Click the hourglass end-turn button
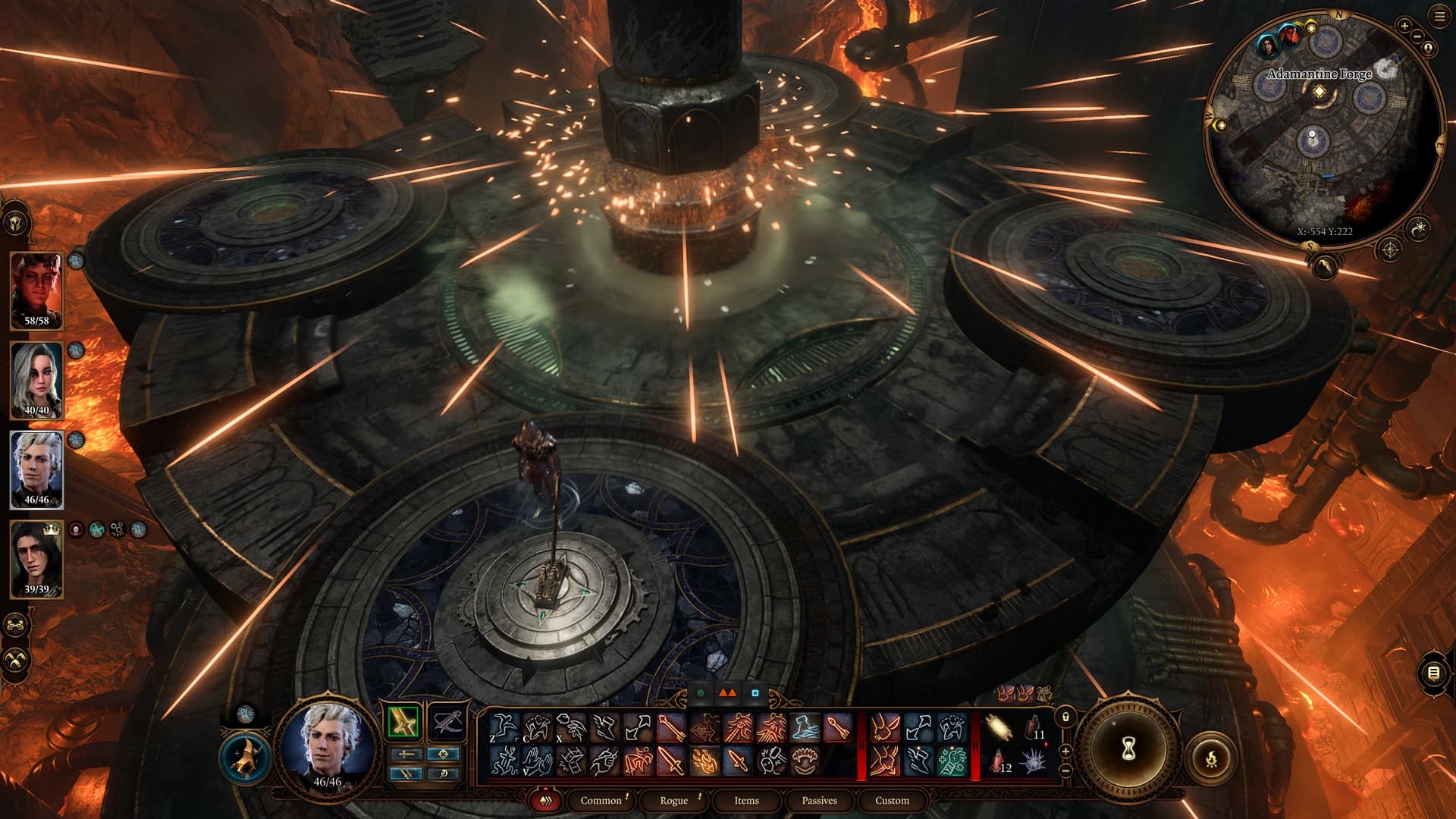Viewport: 1456px width, 819px height. [1128, 749]
